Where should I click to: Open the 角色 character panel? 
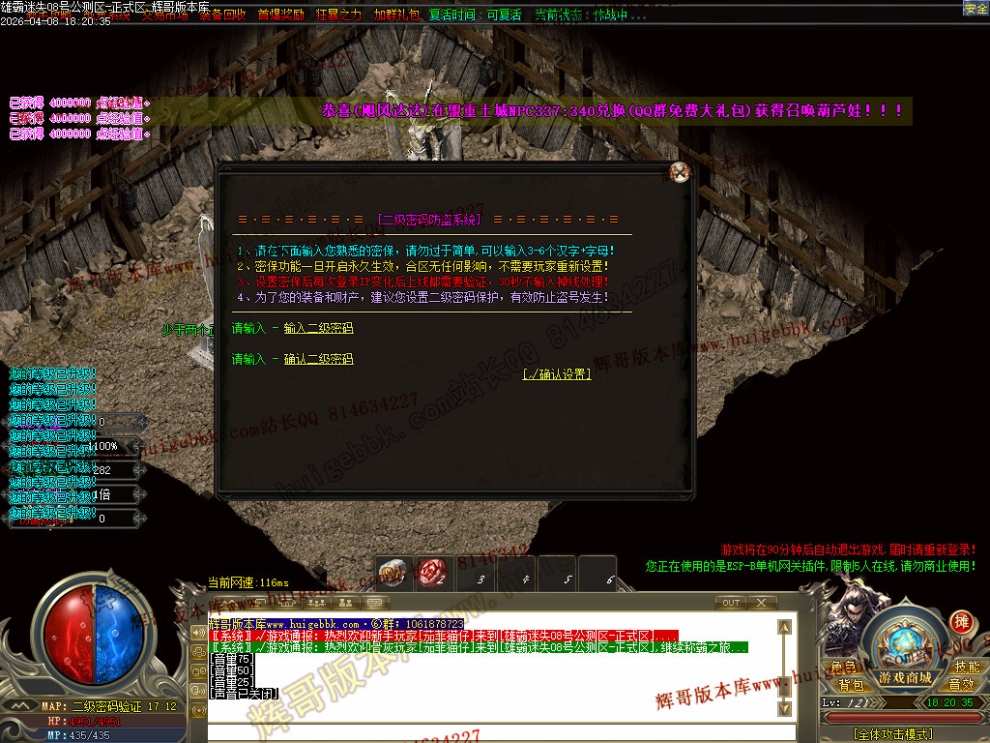click(844, 667)
